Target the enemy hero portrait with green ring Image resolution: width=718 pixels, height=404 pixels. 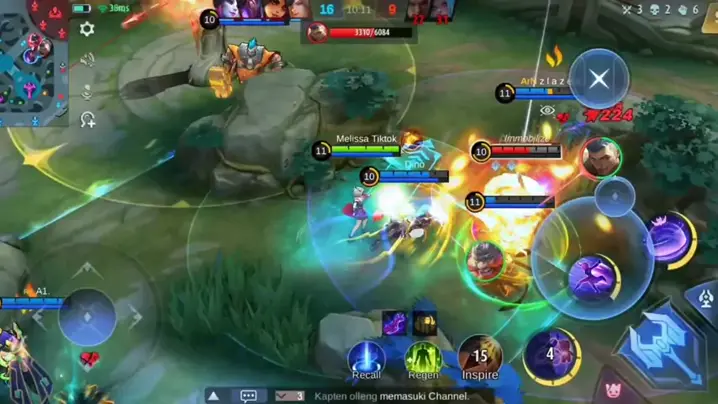coord(601,158)
